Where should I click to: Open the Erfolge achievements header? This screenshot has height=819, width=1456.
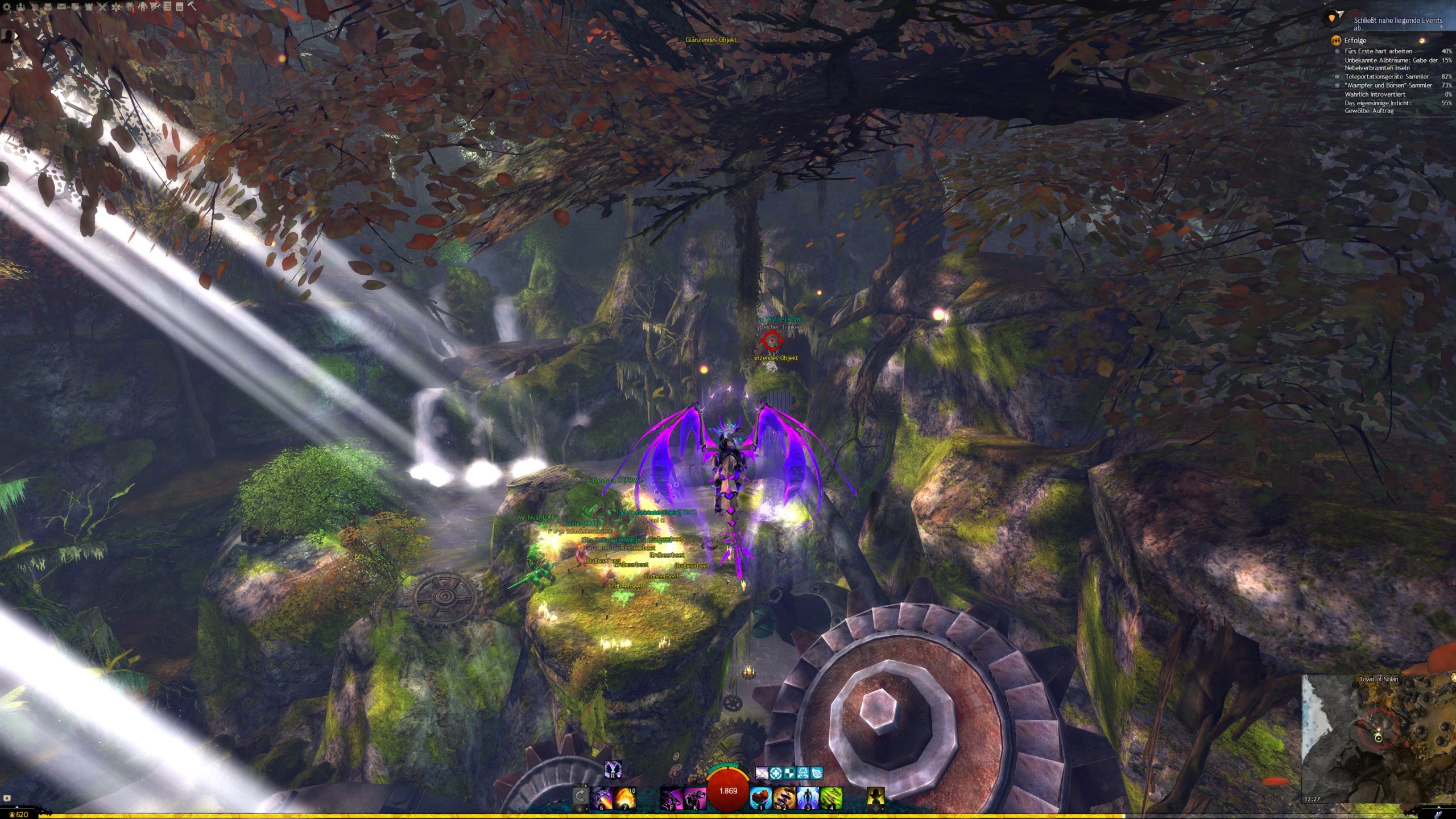(x=1355, y=40)
